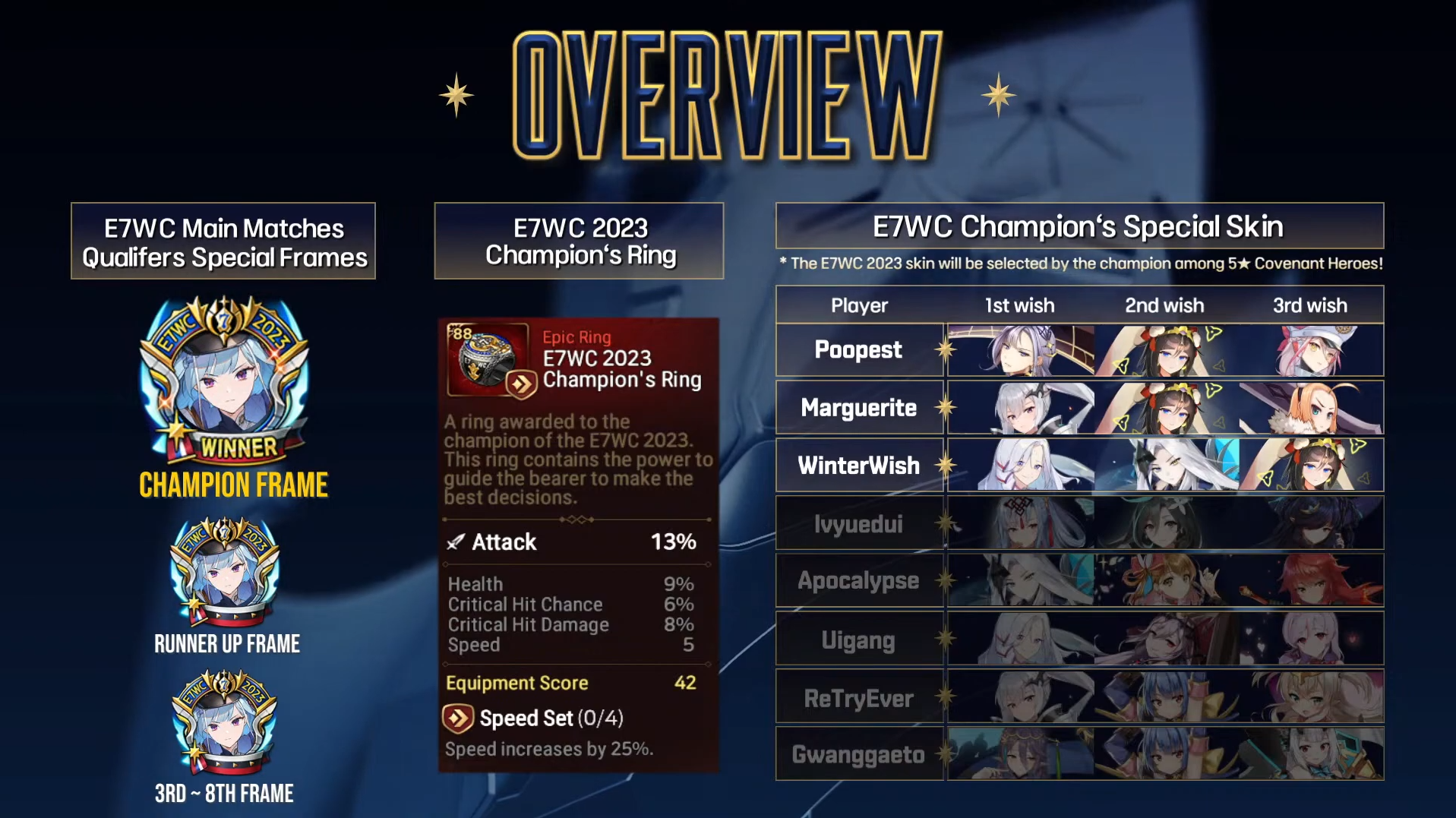1456x818 pixels.
Task: Open Marguerite's 3rd wish hero thumbnail
Action: 1310,408
